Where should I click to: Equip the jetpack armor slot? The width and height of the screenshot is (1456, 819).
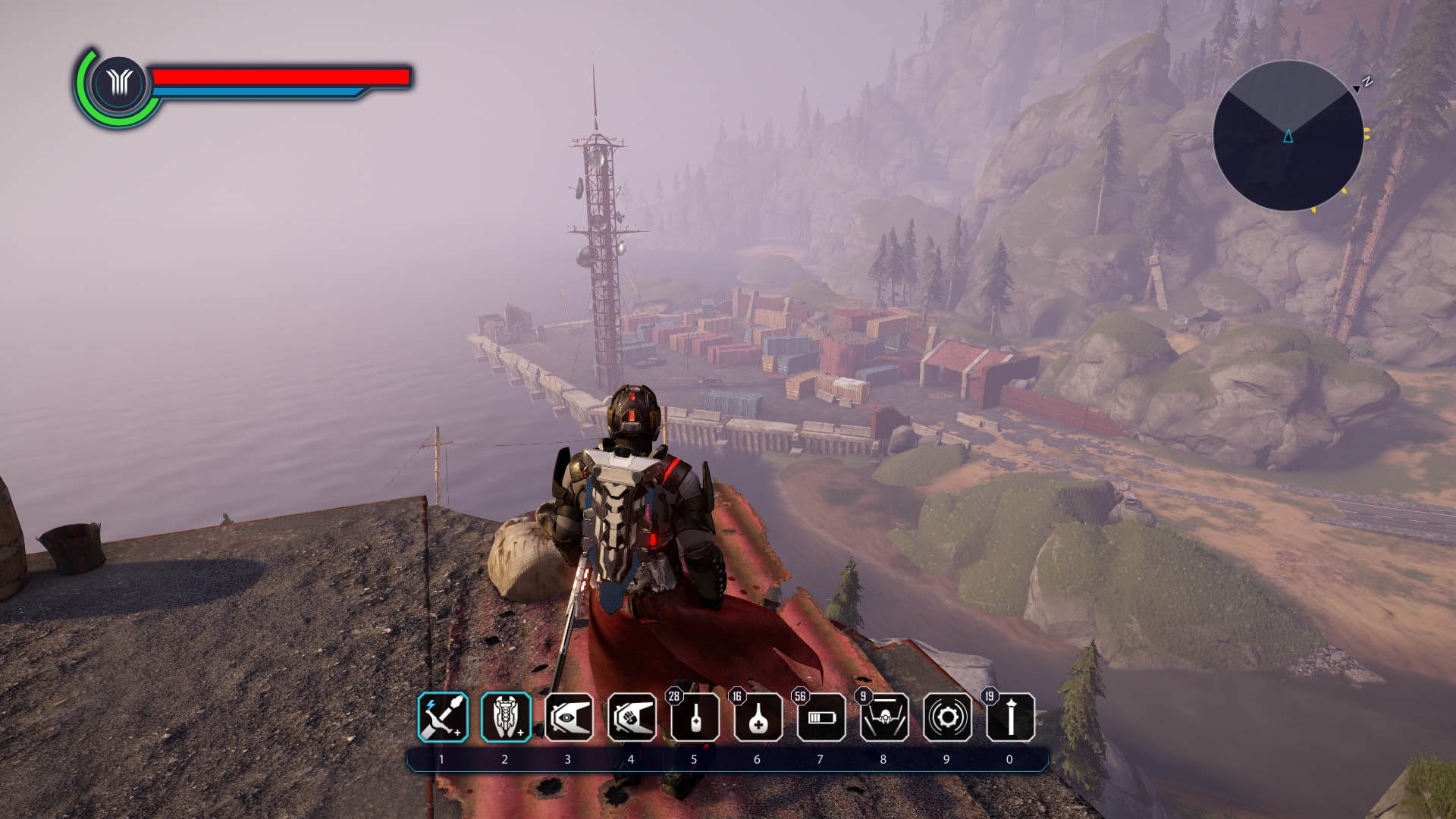[x=506, y=717]
